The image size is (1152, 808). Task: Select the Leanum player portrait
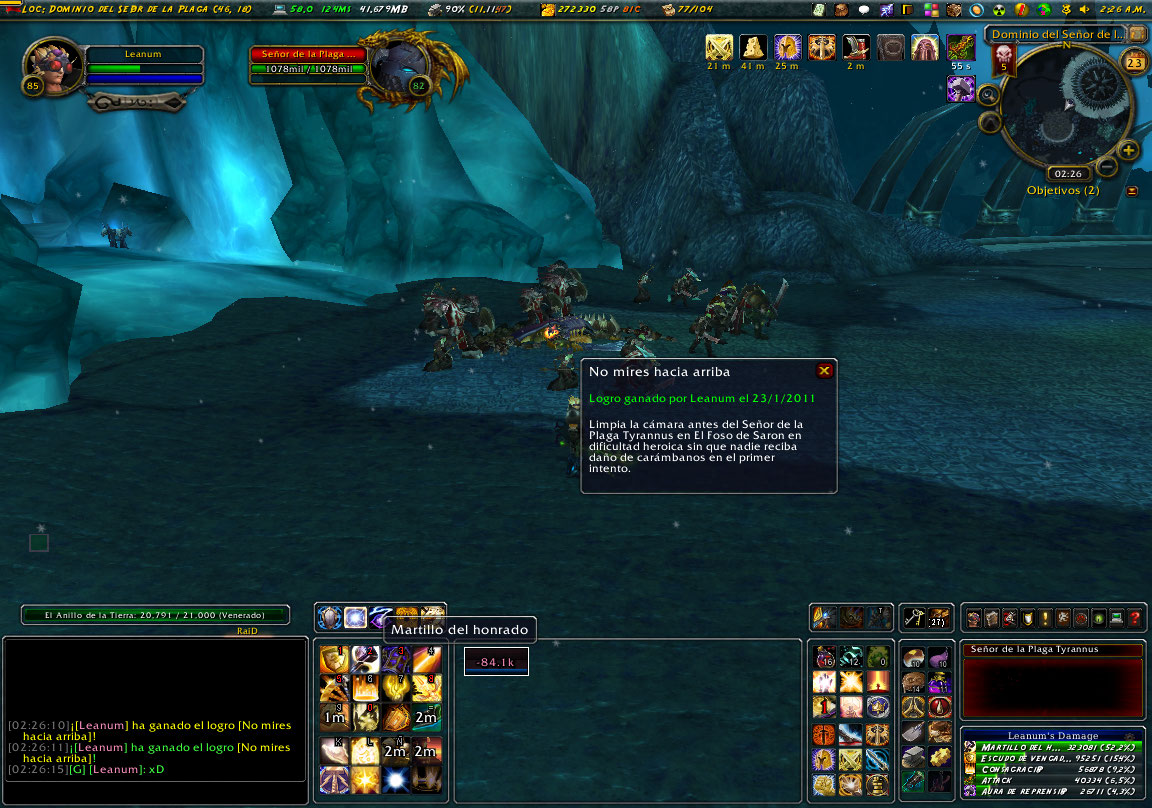click(47, 65)
